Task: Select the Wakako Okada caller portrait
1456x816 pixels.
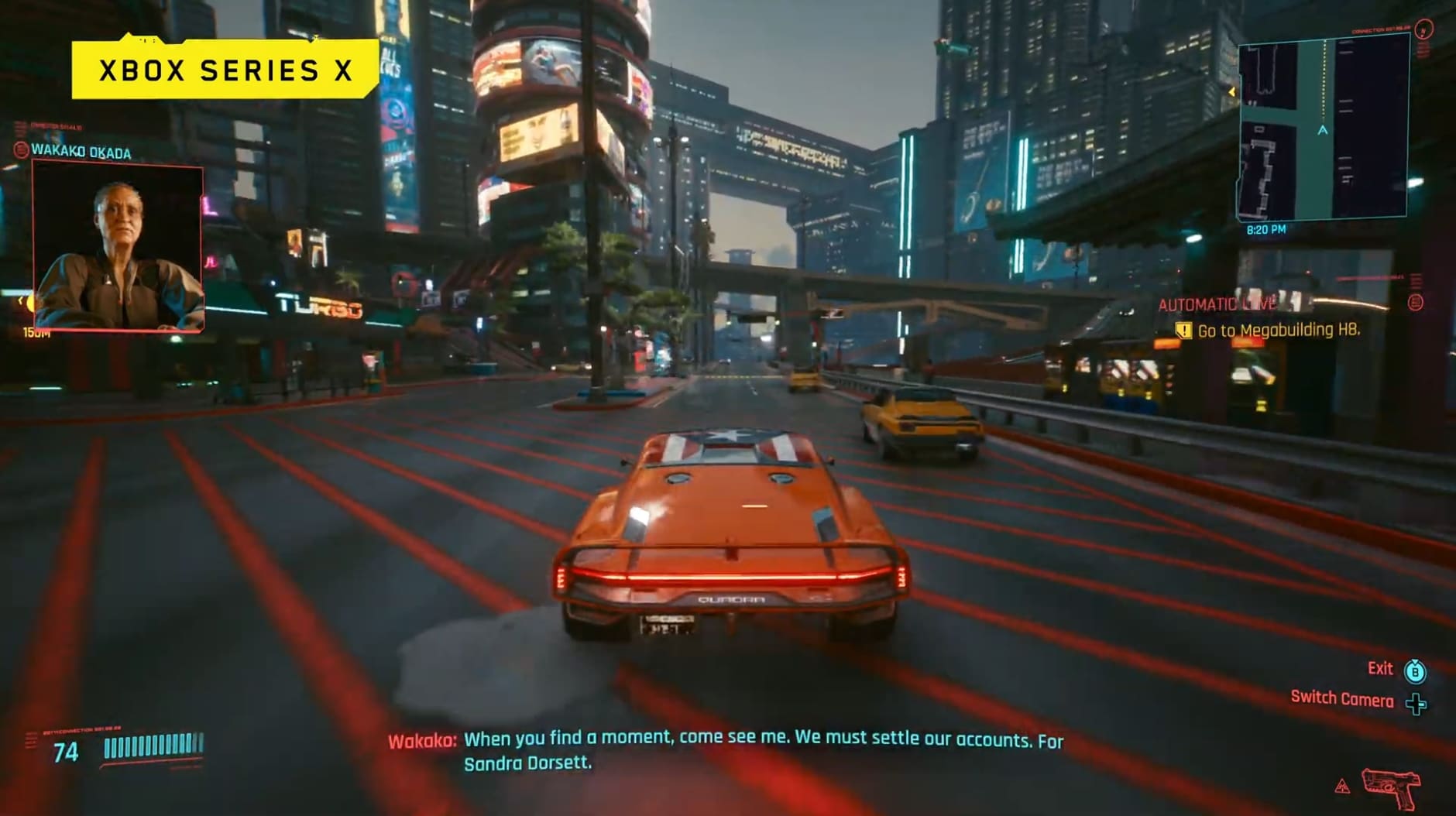Action: pyautogui.click(x=118, y=246)
